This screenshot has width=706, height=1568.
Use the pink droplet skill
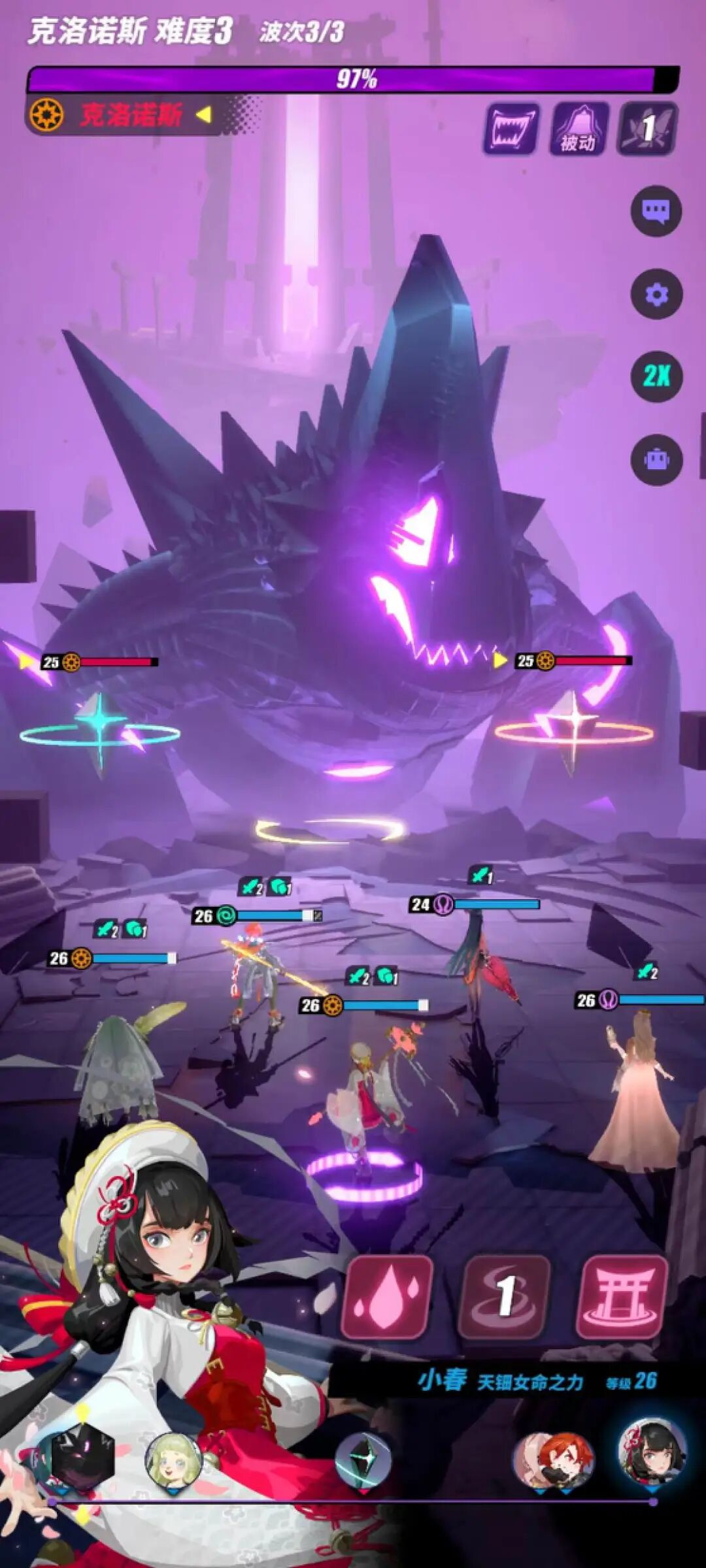[388, 1296]
